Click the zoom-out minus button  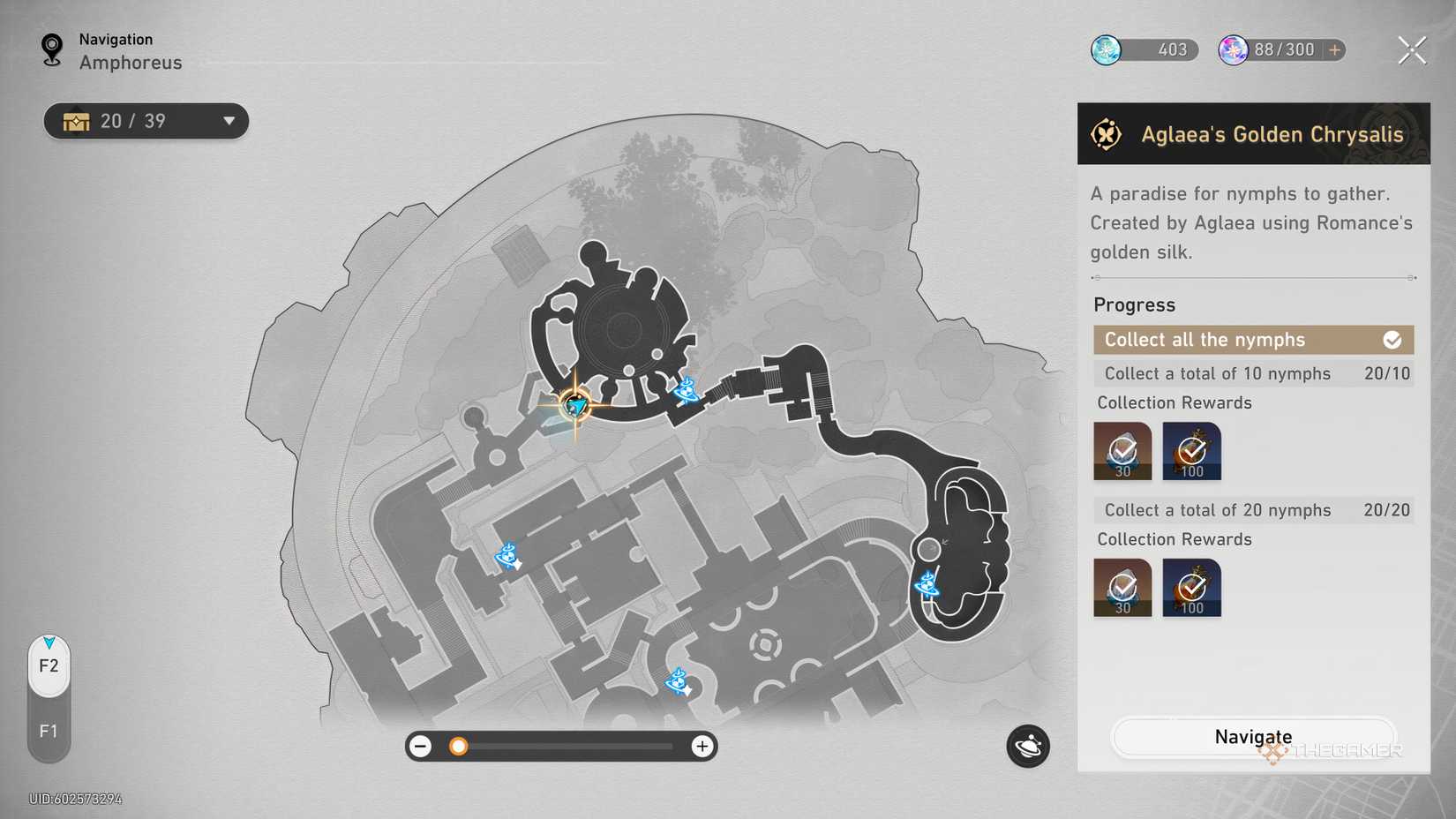coord(421,746)
